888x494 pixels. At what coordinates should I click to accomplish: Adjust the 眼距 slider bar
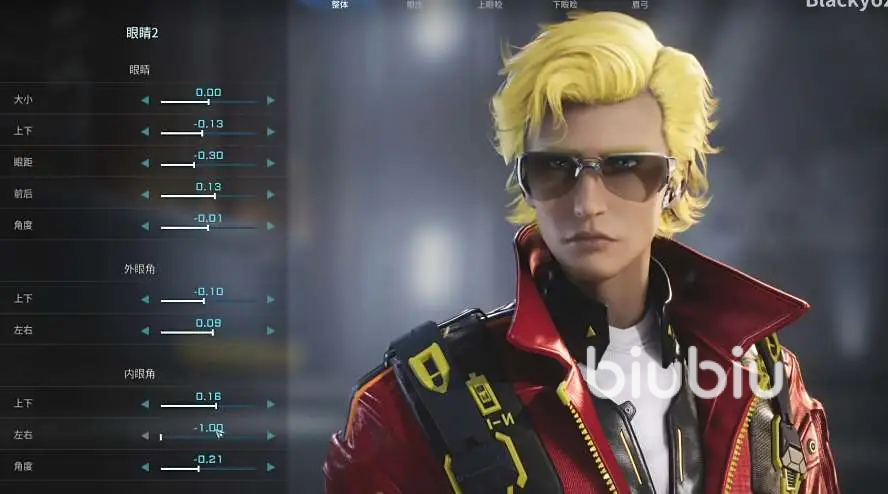(x=208, y=164)
